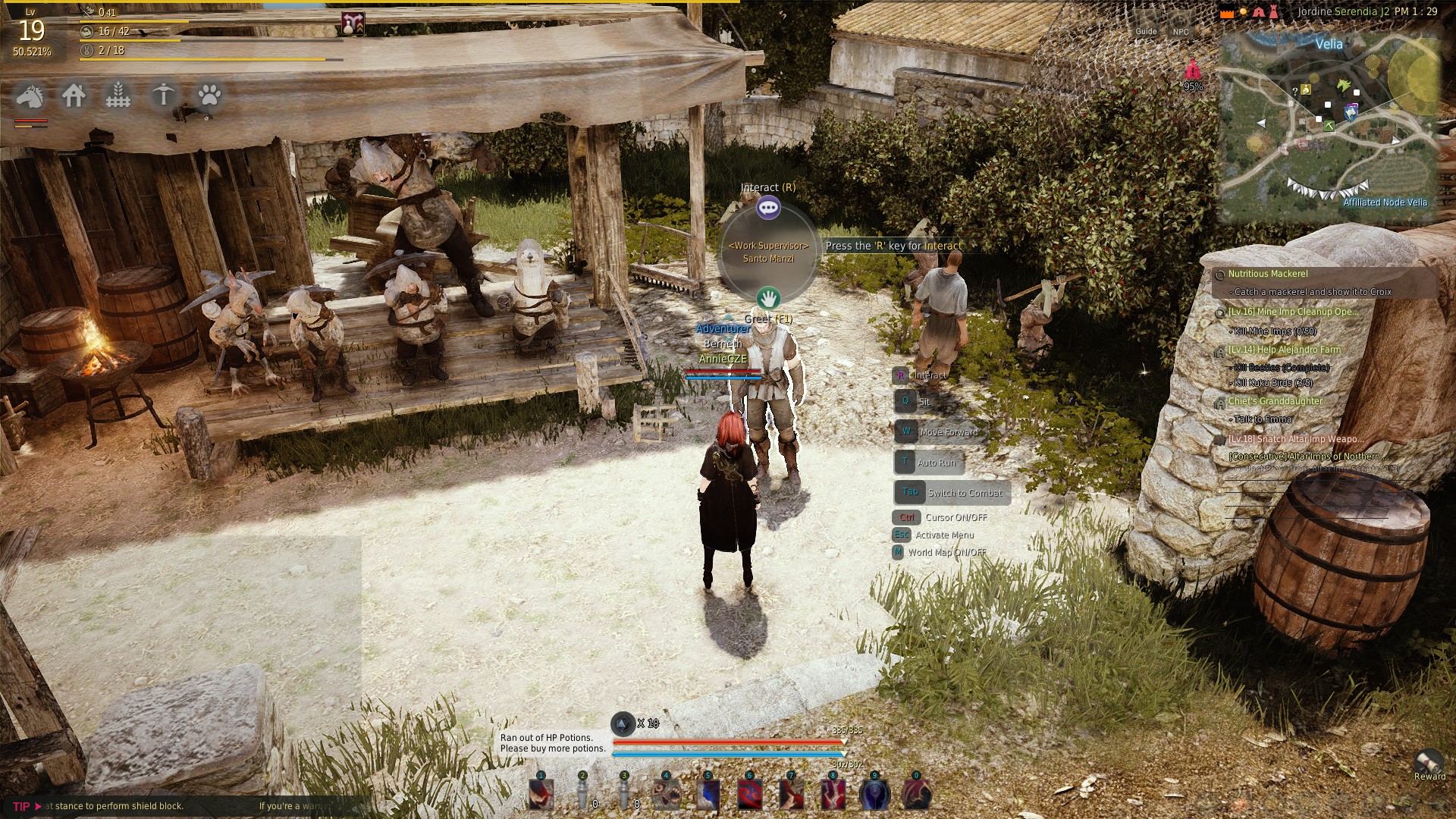The image size is (1456, 819).
Task: Open the Guide button
Action: click(x=1146, y=31)
